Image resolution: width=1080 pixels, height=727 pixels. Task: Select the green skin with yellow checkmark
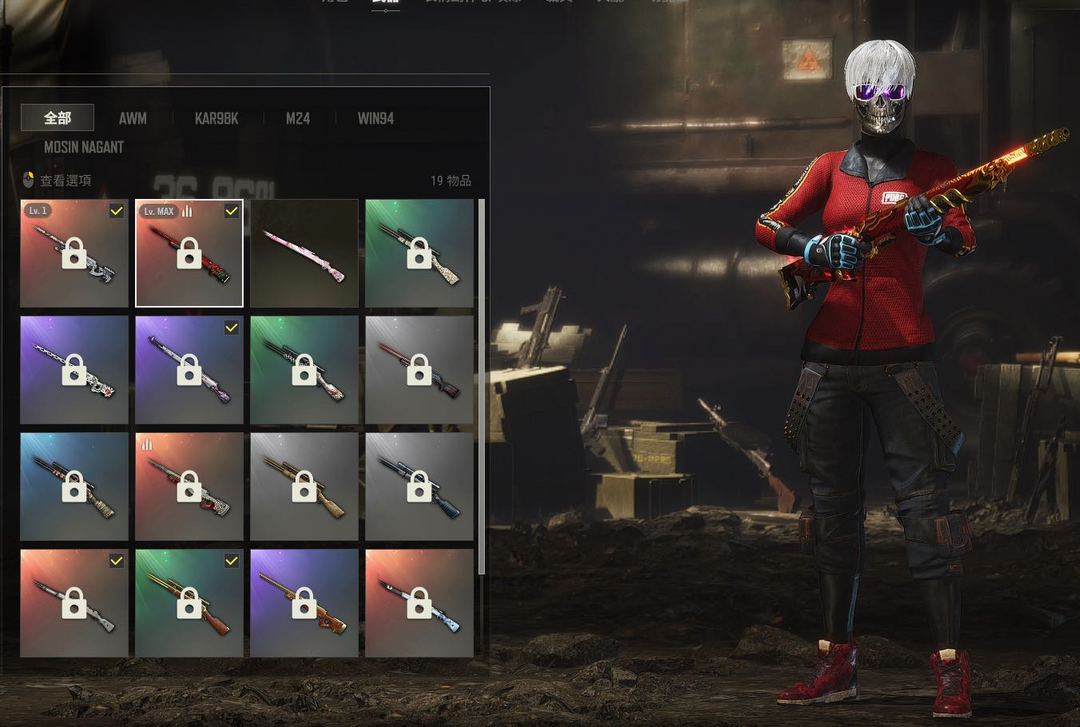point(189,603)
